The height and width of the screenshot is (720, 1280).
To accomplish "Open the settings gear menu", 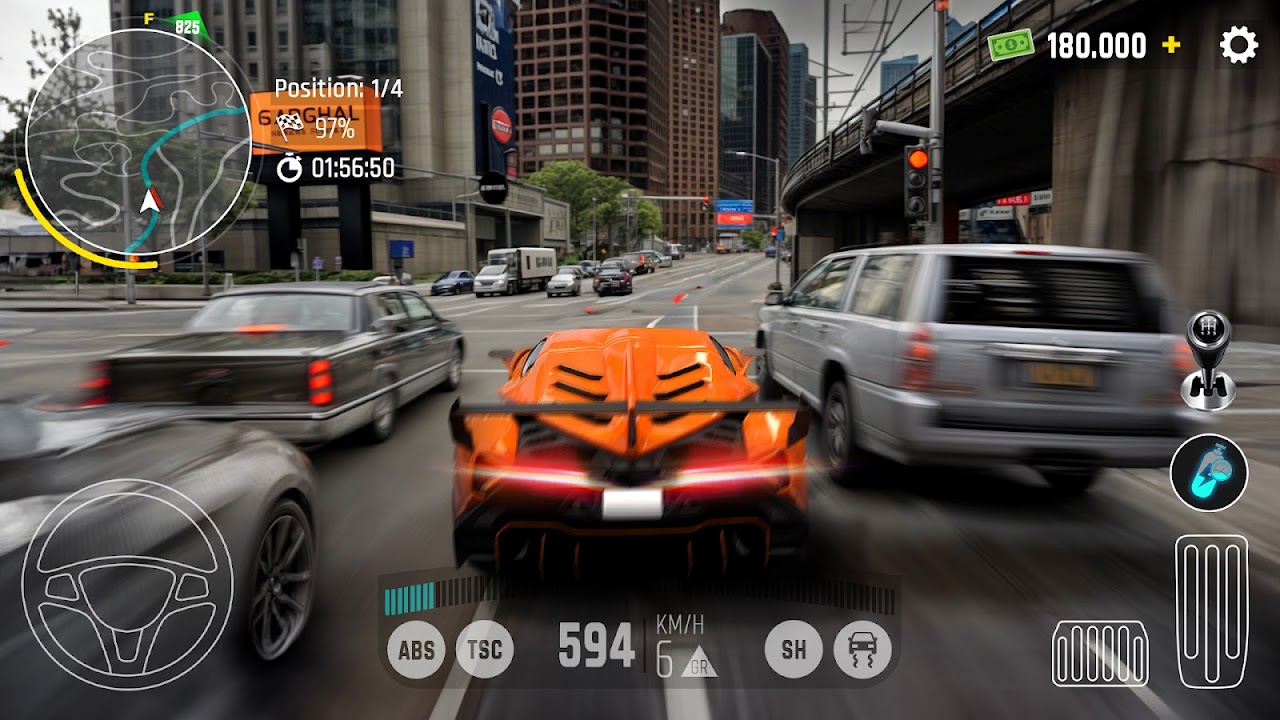I will (x=1238, y=46).
